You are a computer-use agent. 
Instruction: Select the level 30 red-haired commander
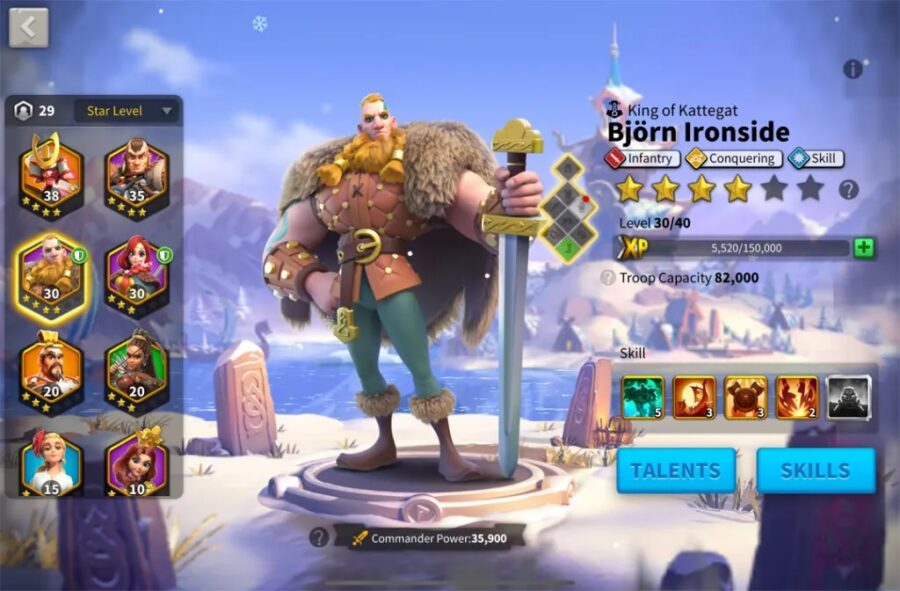click(x=136, y=270)
